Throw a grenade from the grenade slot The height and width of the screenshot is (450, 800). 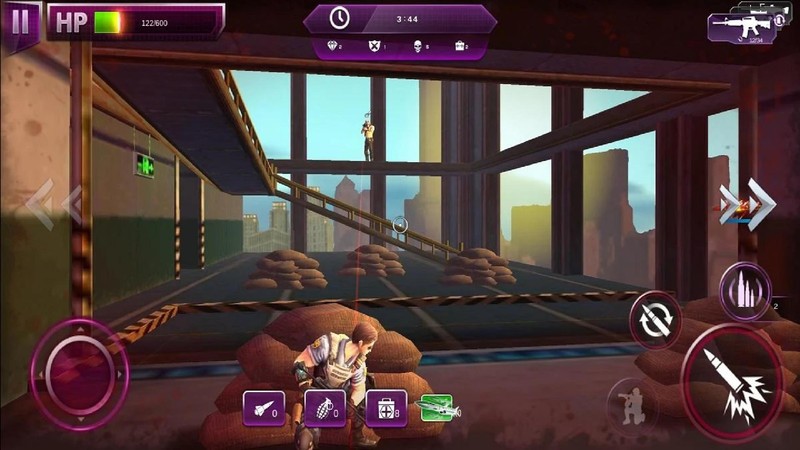325,408
